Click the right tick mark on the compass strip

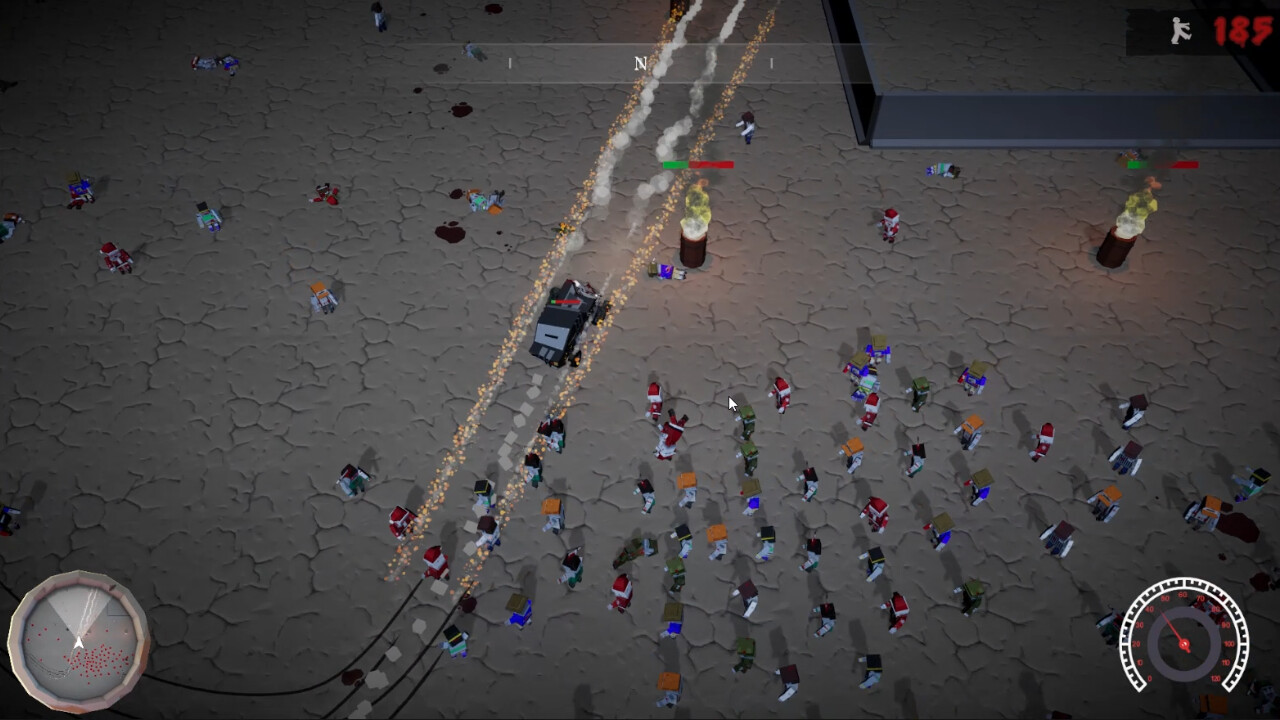click(772, 62)
